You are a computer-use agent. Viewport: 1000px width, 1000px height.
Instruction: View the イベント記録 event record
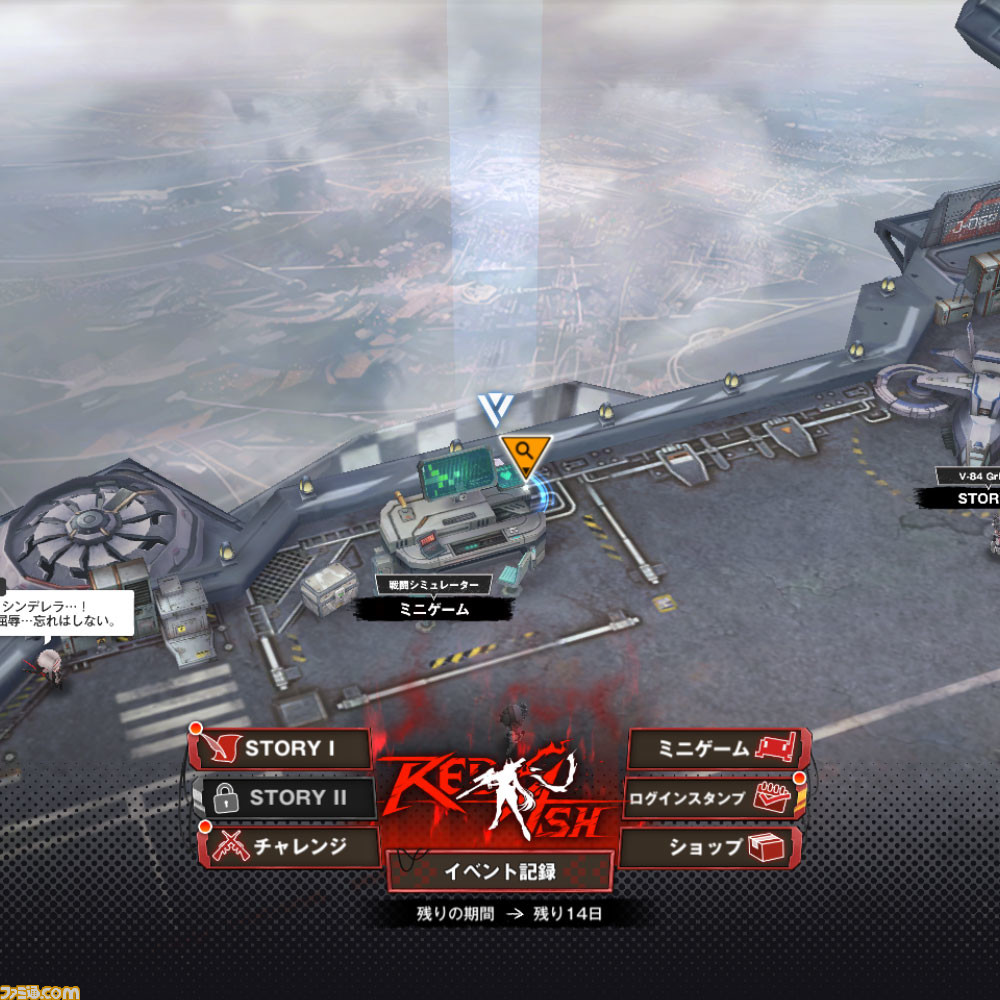(500, 871)
